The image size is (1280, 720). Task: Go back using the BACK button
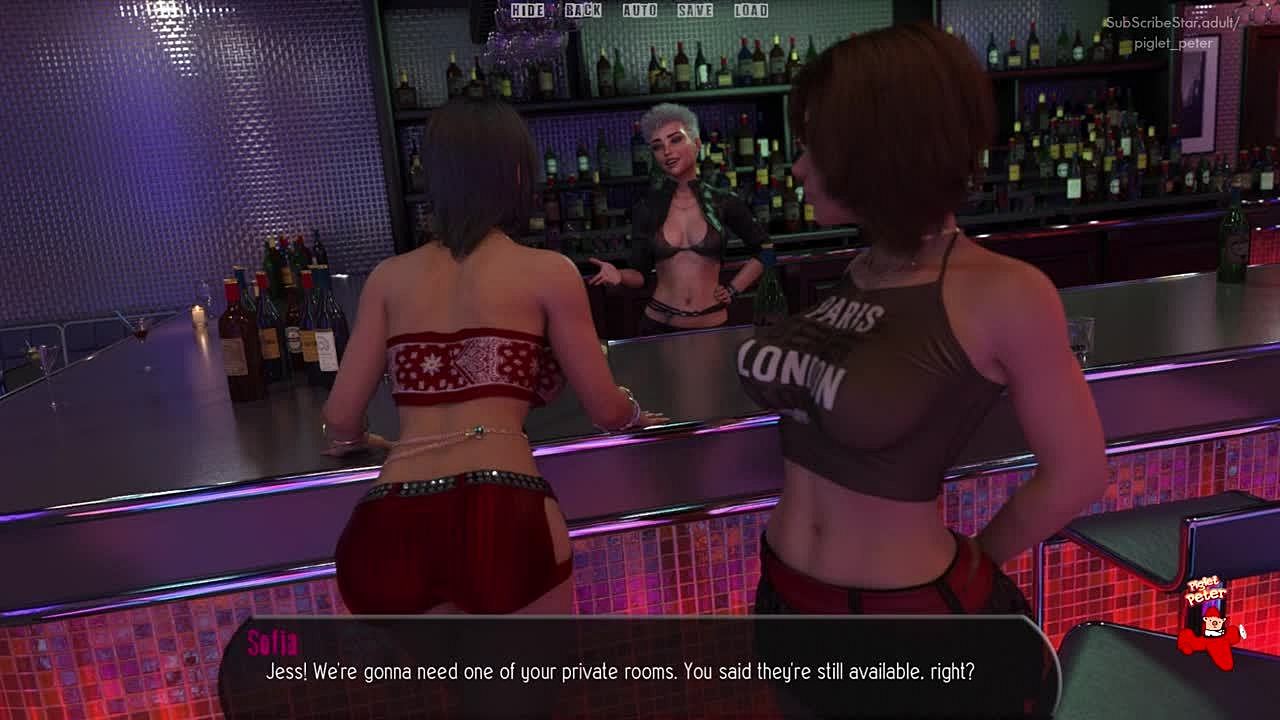click(583, 10)
